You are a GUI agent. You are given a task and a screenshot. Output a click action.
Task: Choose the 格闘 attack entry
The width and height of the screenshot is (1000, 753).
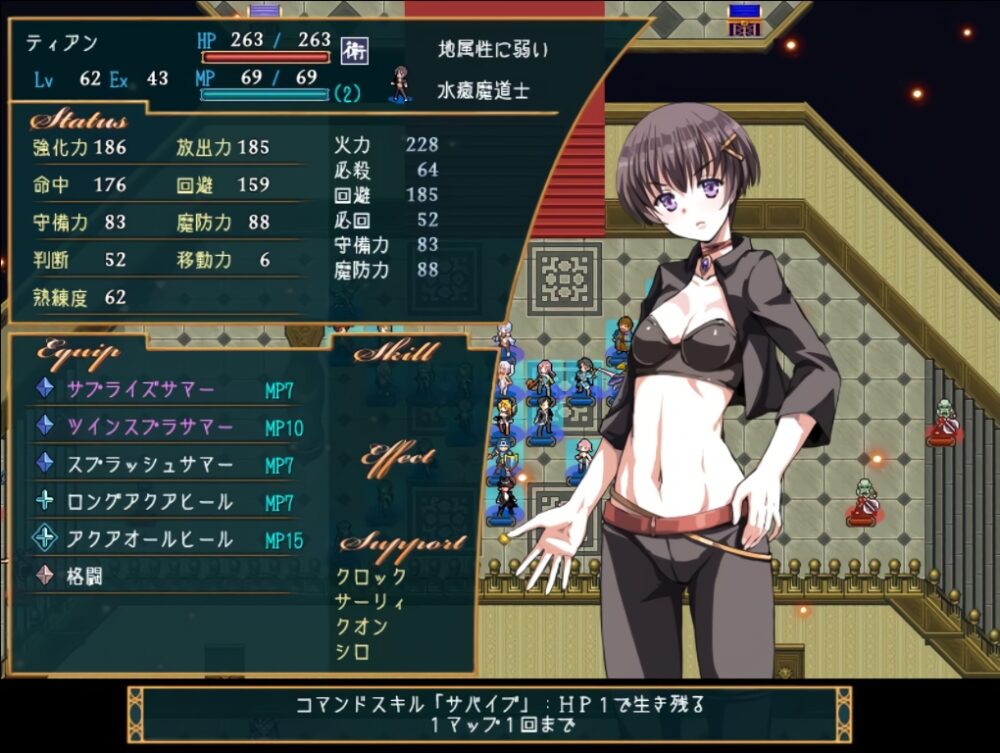point(88,577)
